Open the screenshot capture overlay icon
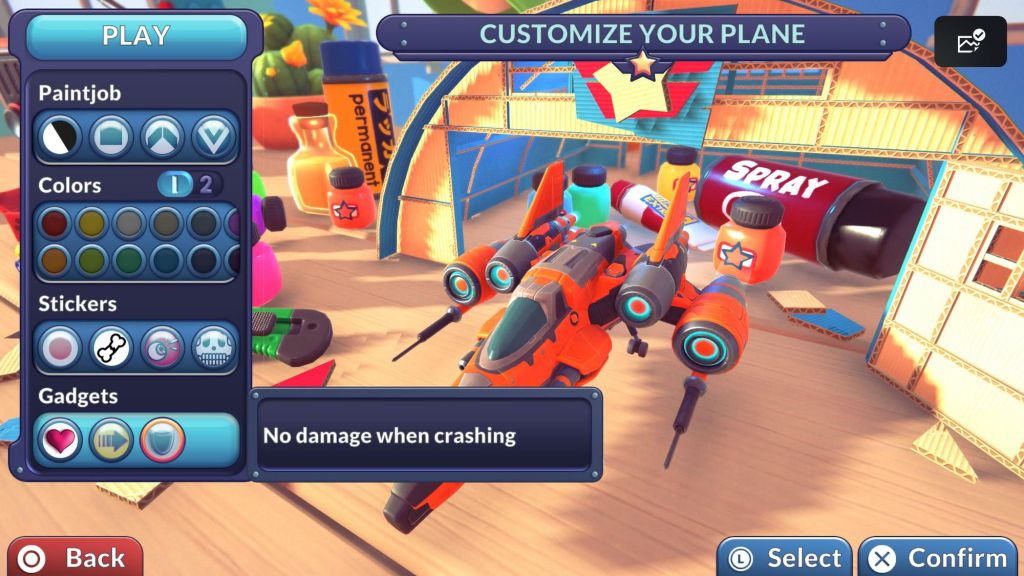Screen dimensions: 1024x576 (x=970, y=42)
